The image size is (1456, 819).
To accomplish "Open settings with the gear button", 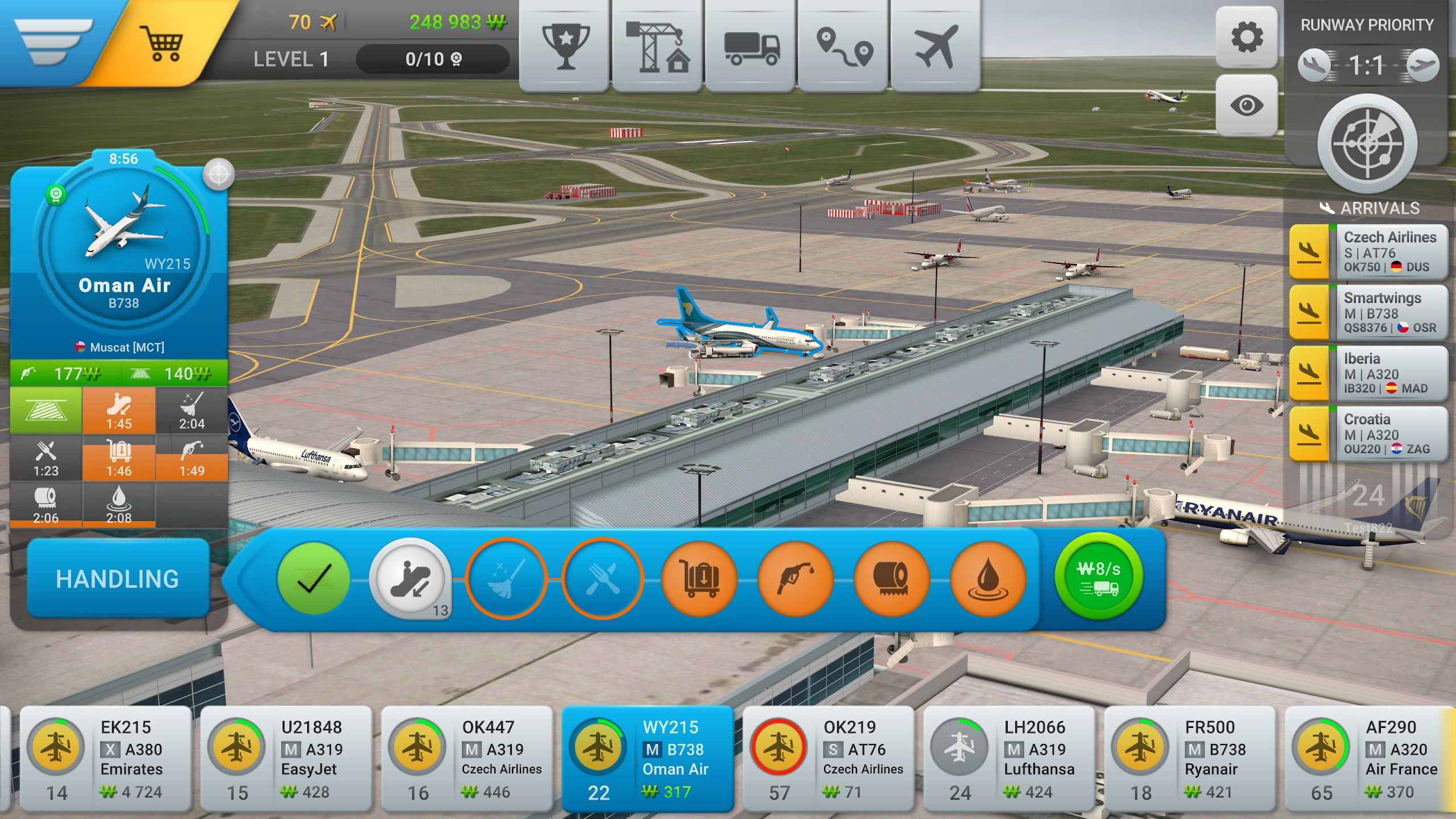I will [x=1246, y=38].
